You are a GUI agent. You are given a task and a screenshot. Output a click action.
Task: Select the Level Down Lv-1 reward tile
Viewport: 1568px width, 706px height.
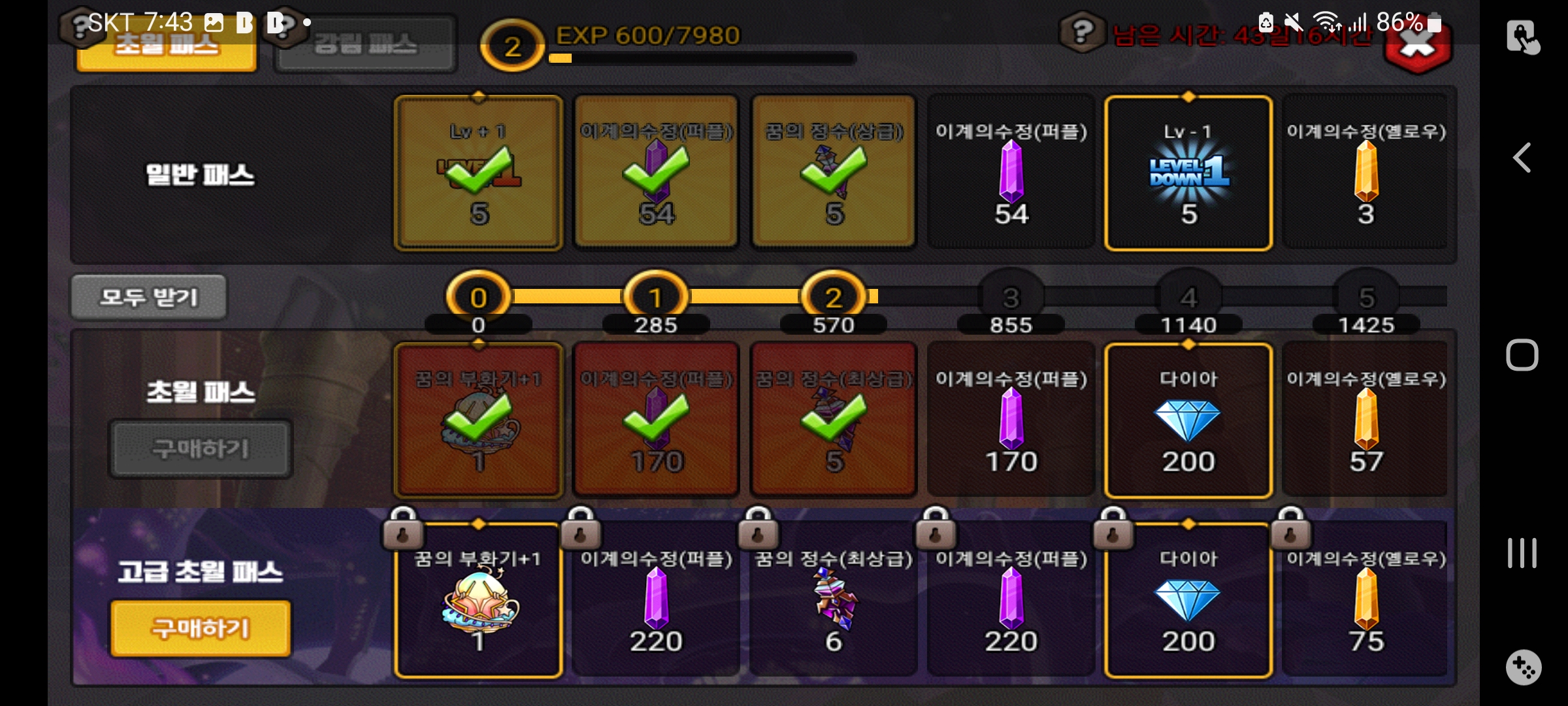click(x=1188, y=173)
